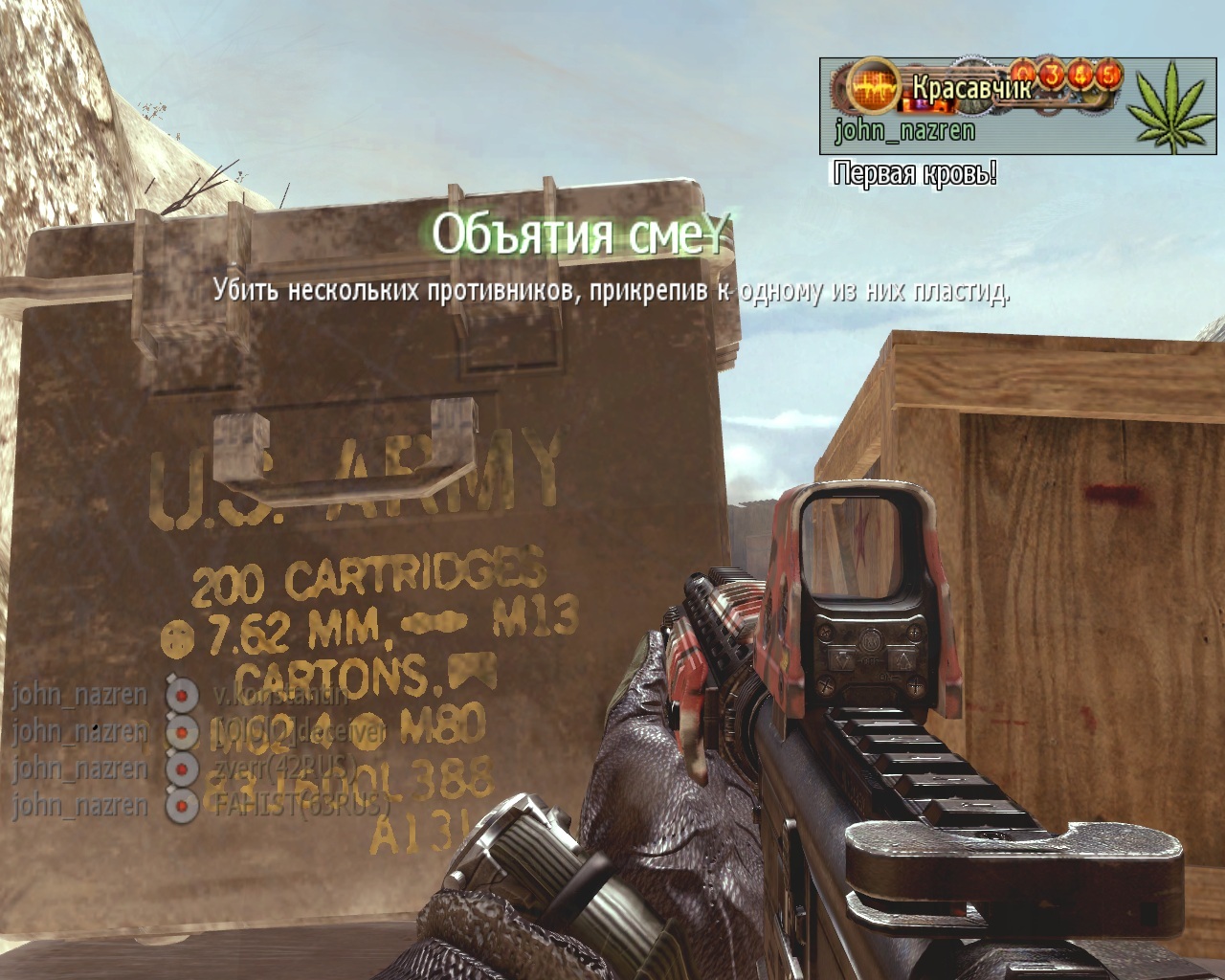The width and height of the screenshot is (1225, 980).
Task: Click john_nazren's callsign card title banner
Action: [972, 88]
